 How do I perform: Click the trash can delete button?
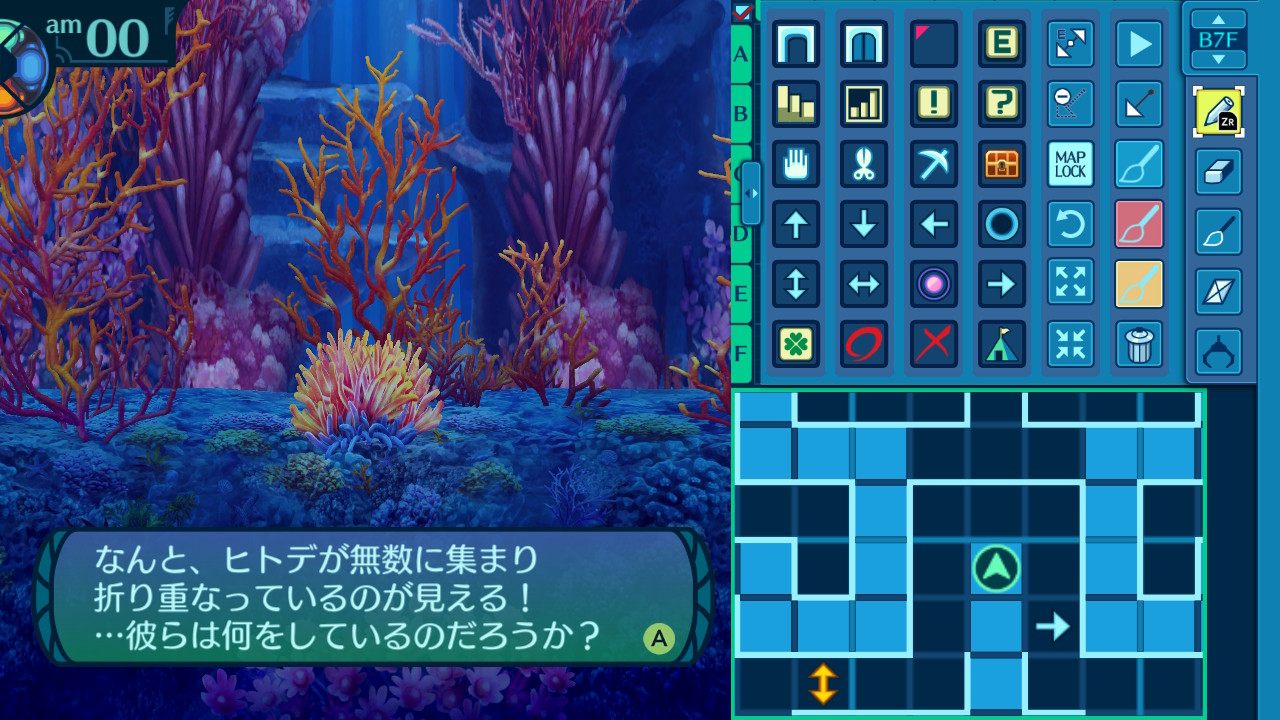click(x=1139, y=344)
